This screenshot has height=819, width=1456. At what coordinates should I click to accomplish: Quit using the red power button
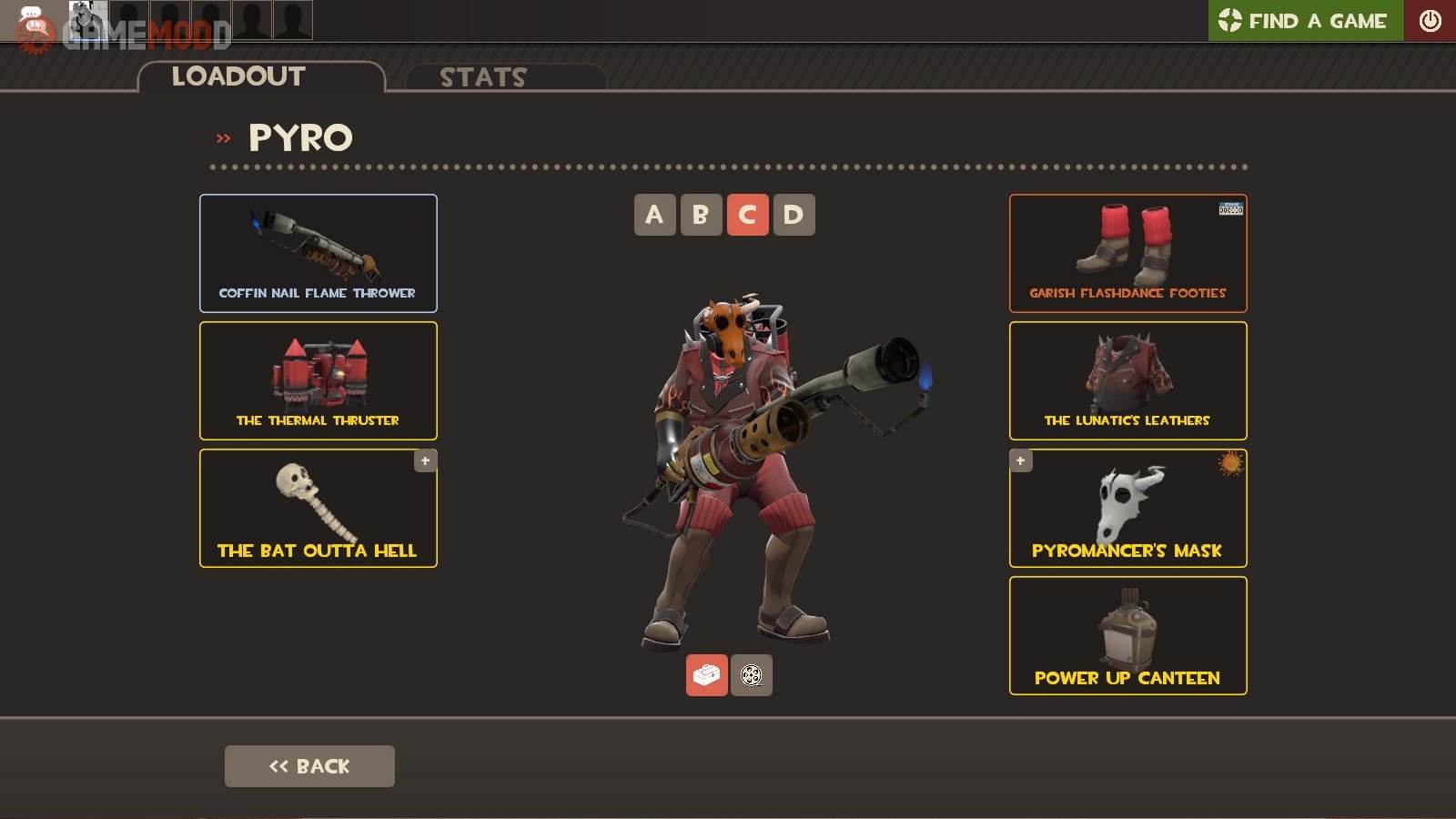(x=1430, y=21)
